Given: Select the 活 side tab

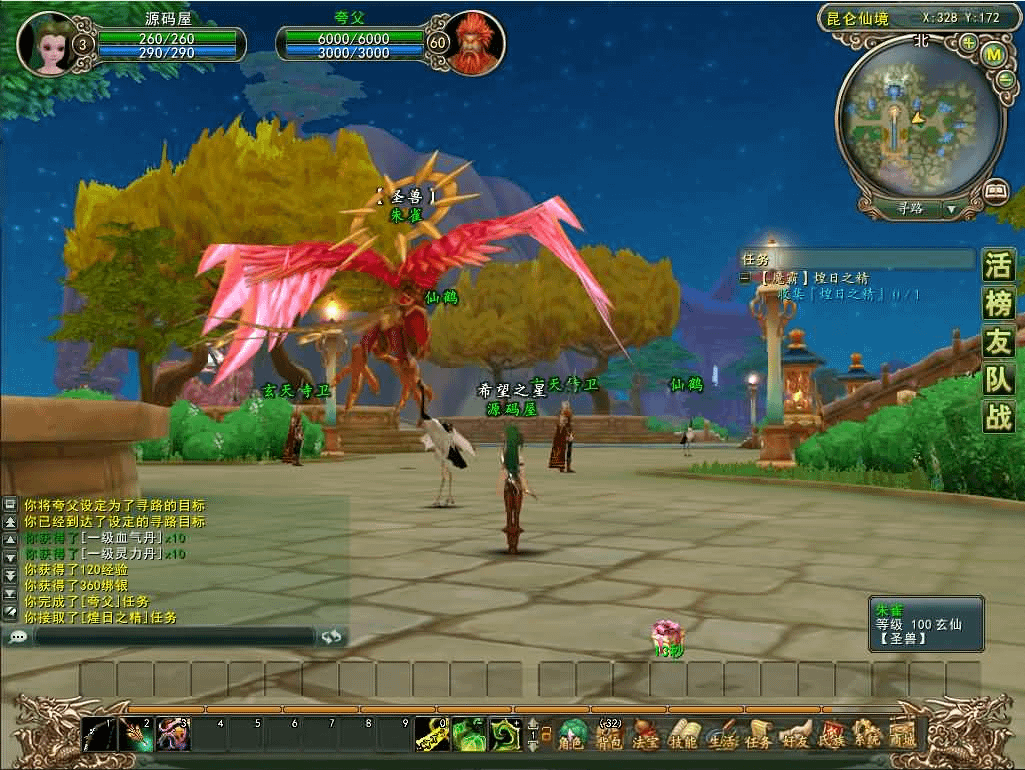Looking at the screenshot, I should [x=998, y=267].
